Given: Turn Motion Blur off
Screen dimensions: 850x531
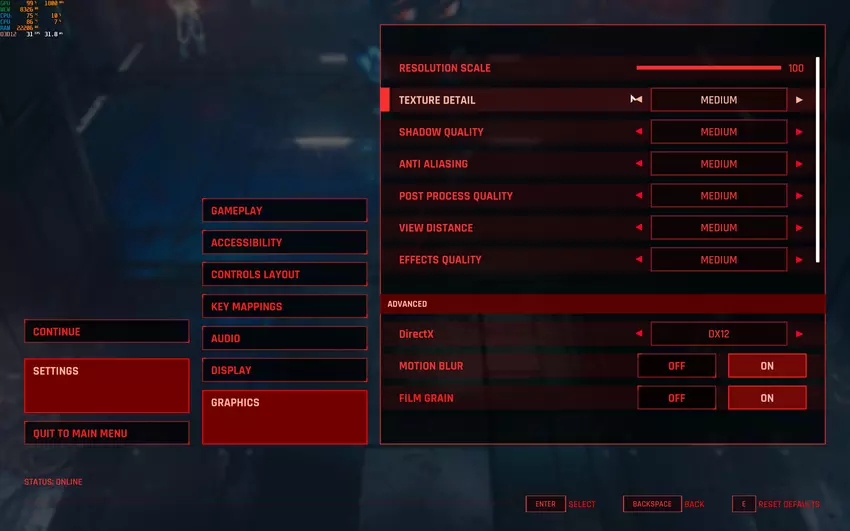Looking at the screenshot, I should tap(676, 366).
